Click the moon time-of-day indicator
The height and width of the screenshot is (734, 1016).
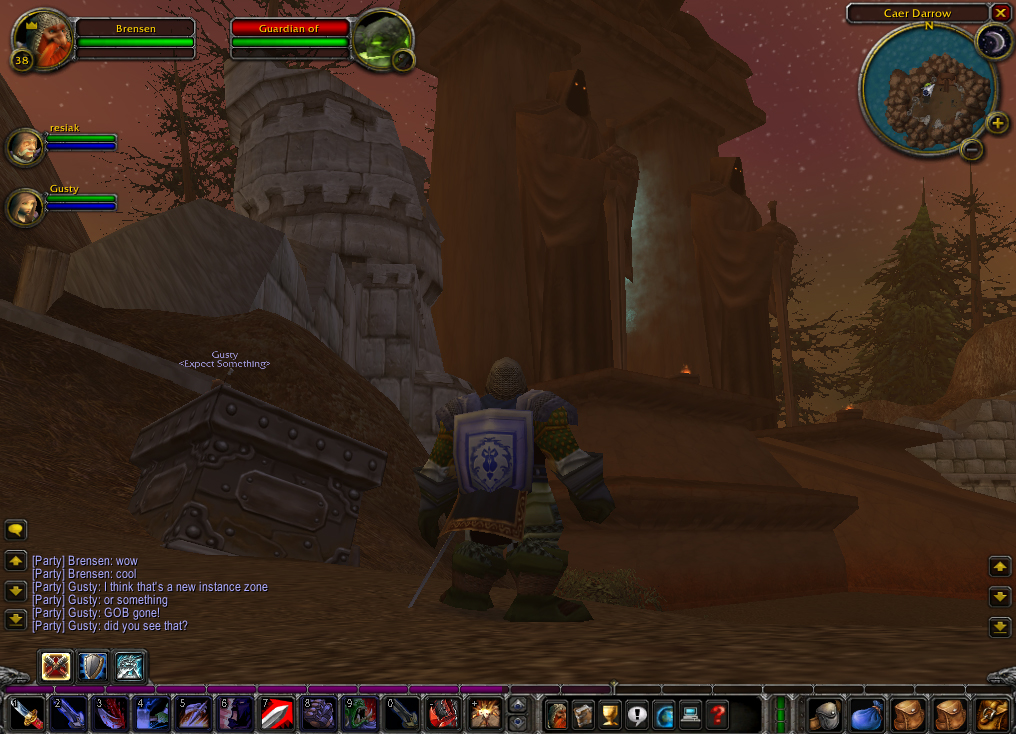tap(992, 41)
